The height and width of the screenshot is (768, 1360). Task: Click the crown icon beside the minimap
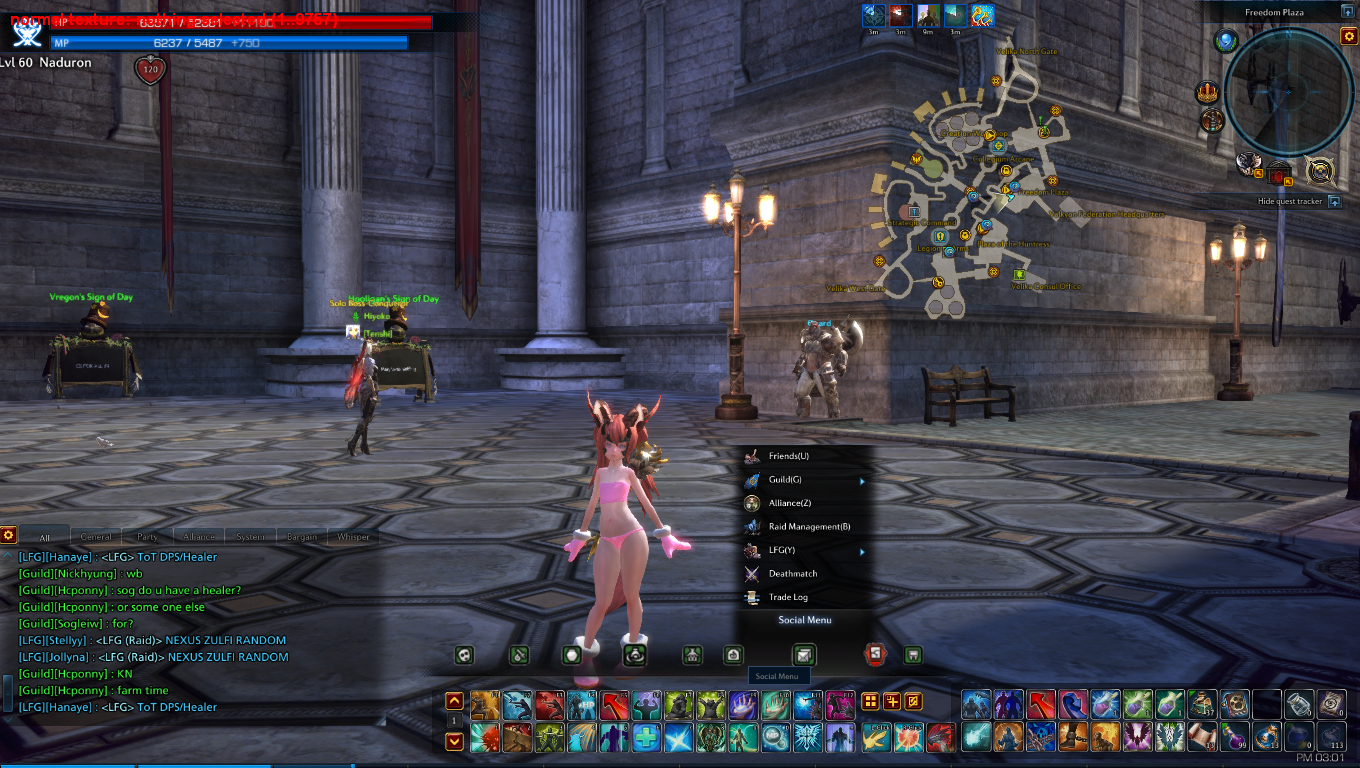pos(1208,93)
